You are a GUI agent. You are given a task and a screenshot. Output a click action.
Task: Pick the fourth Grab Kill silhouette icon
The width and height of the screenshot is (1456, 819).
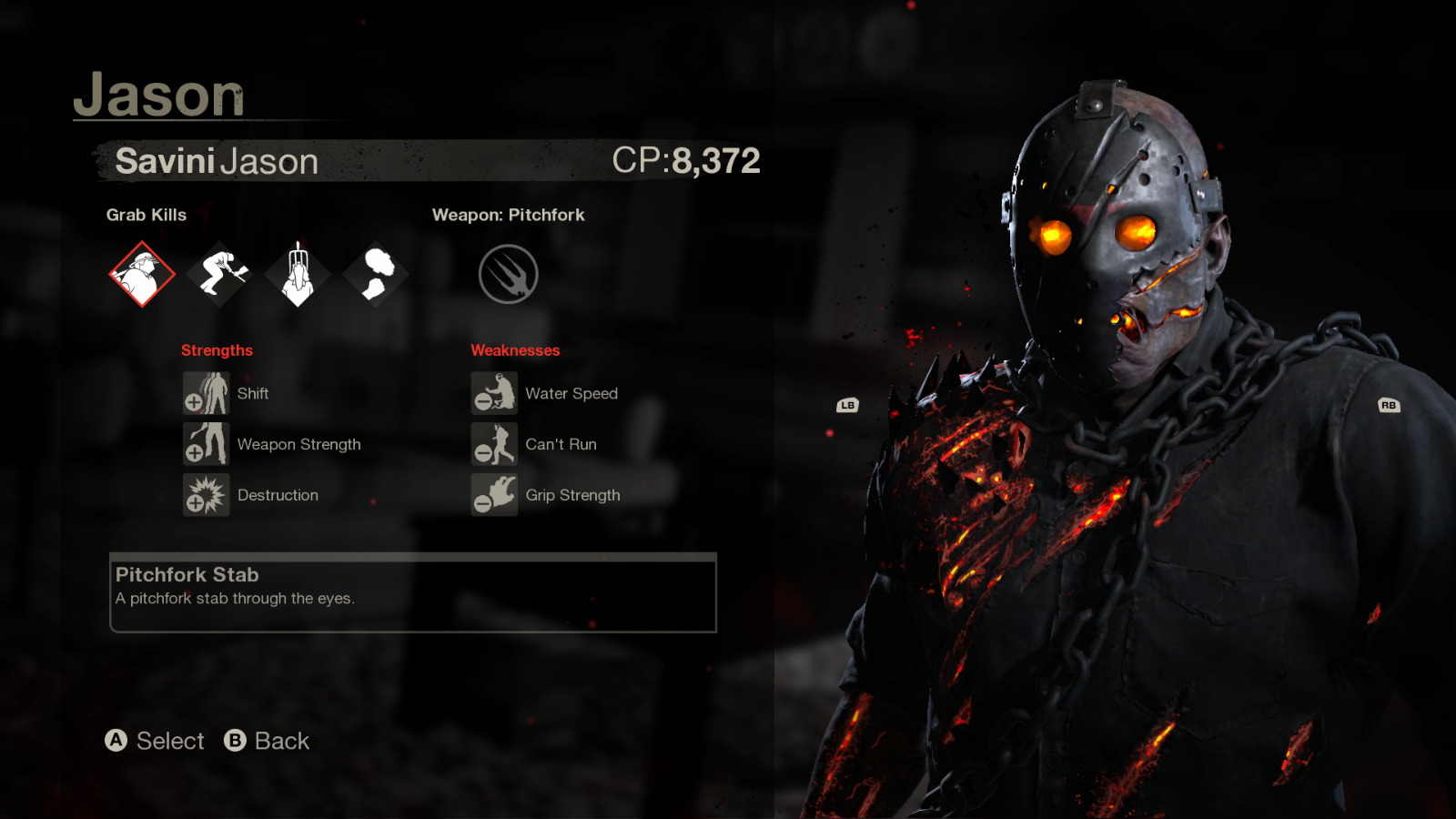pyautogui.click(x=376, y=273)
